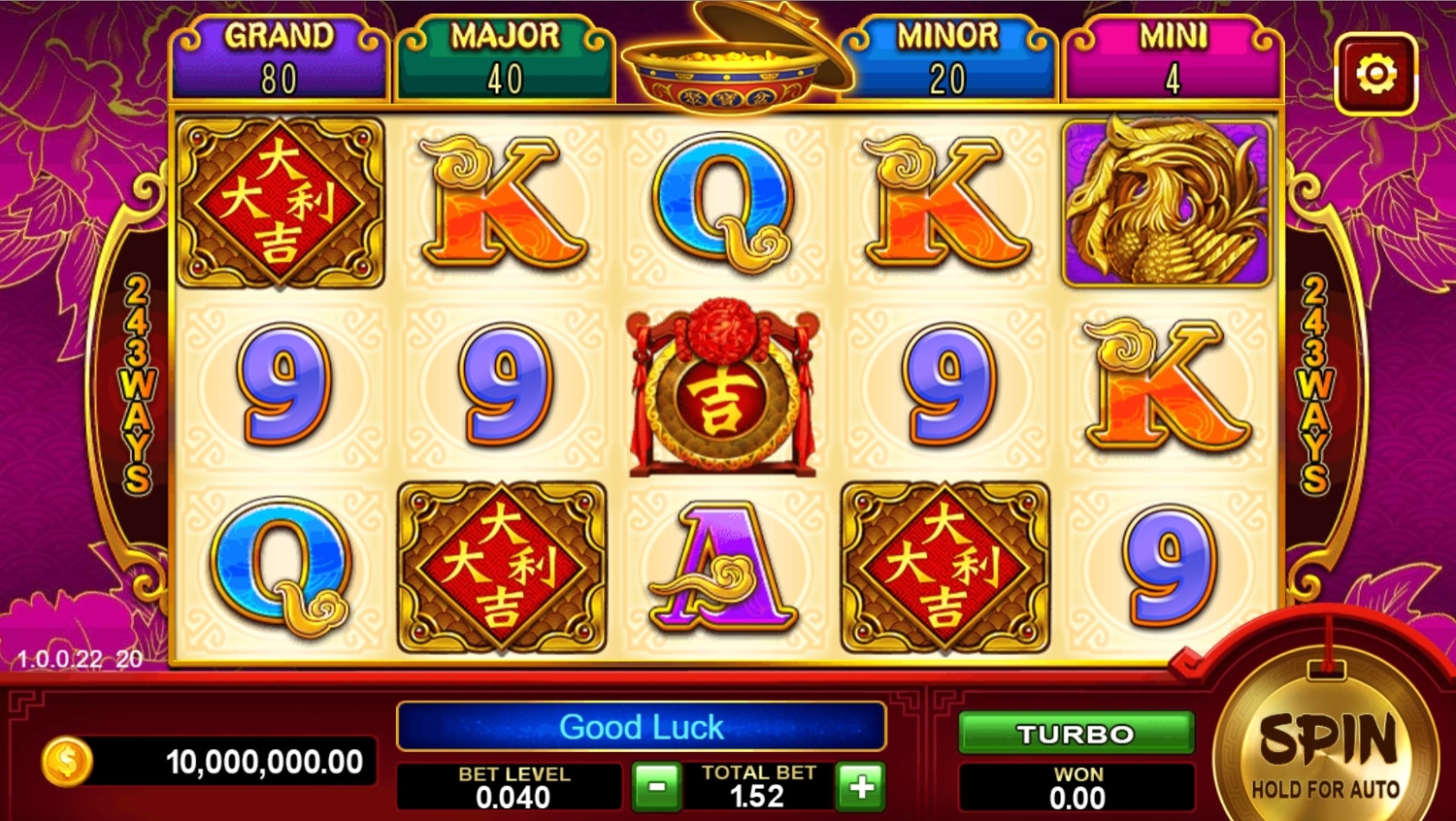Image resolution: width=1456 pixels, height=821 pixels.
Task: Decrease total bet with the minus button
Action: (x=657, y=786)
